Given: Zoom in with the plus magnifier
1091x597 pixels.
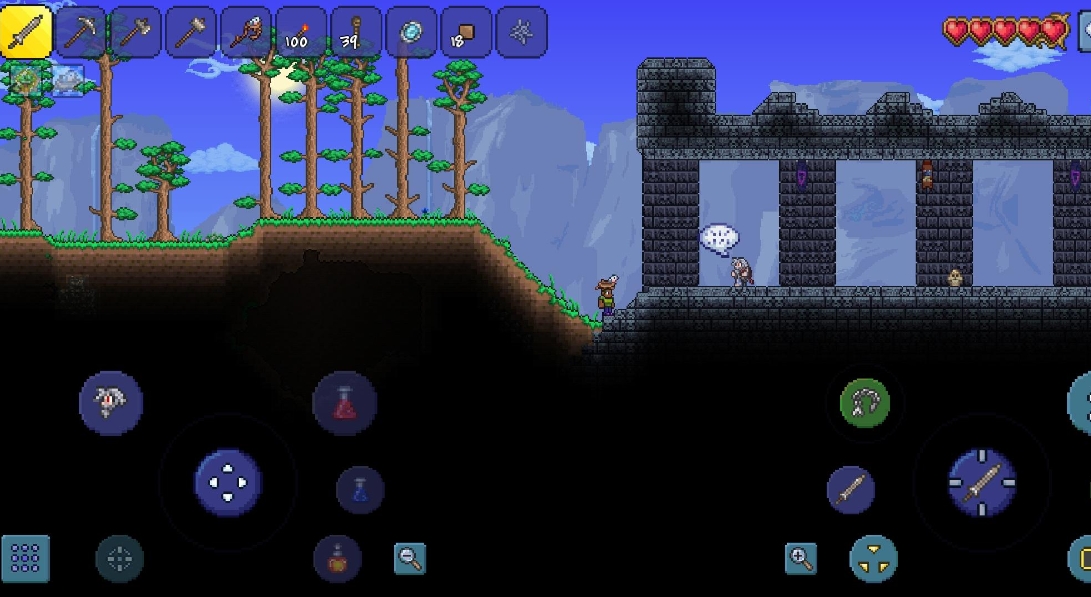Looking at the screenshot, I should tap(800, 558).
